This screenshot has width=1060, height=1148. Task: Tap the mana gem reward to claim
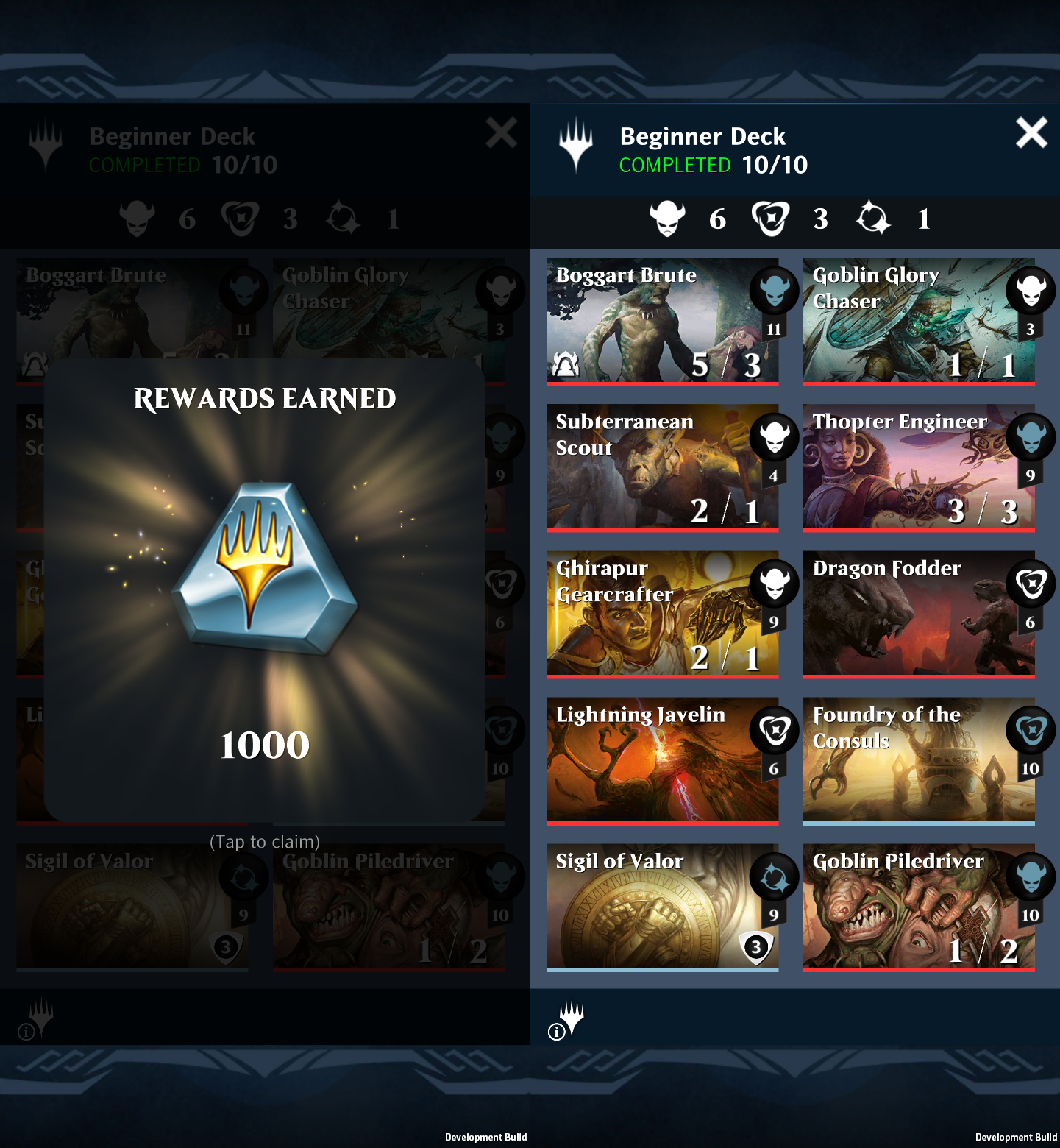(265, 570)
